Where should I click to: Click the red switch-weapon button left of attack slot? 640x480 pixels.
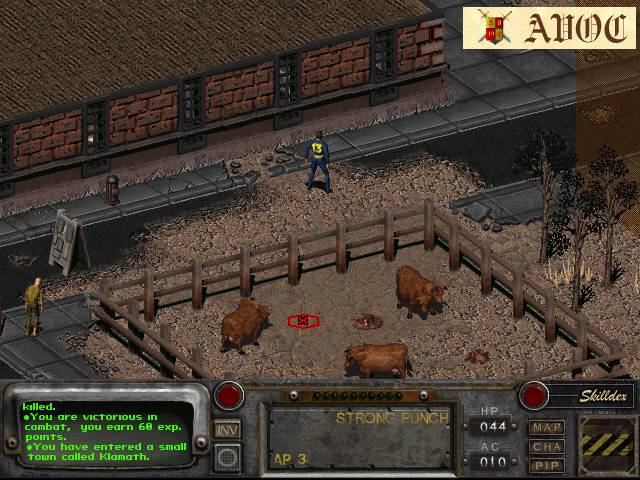[x=230, y=395]
